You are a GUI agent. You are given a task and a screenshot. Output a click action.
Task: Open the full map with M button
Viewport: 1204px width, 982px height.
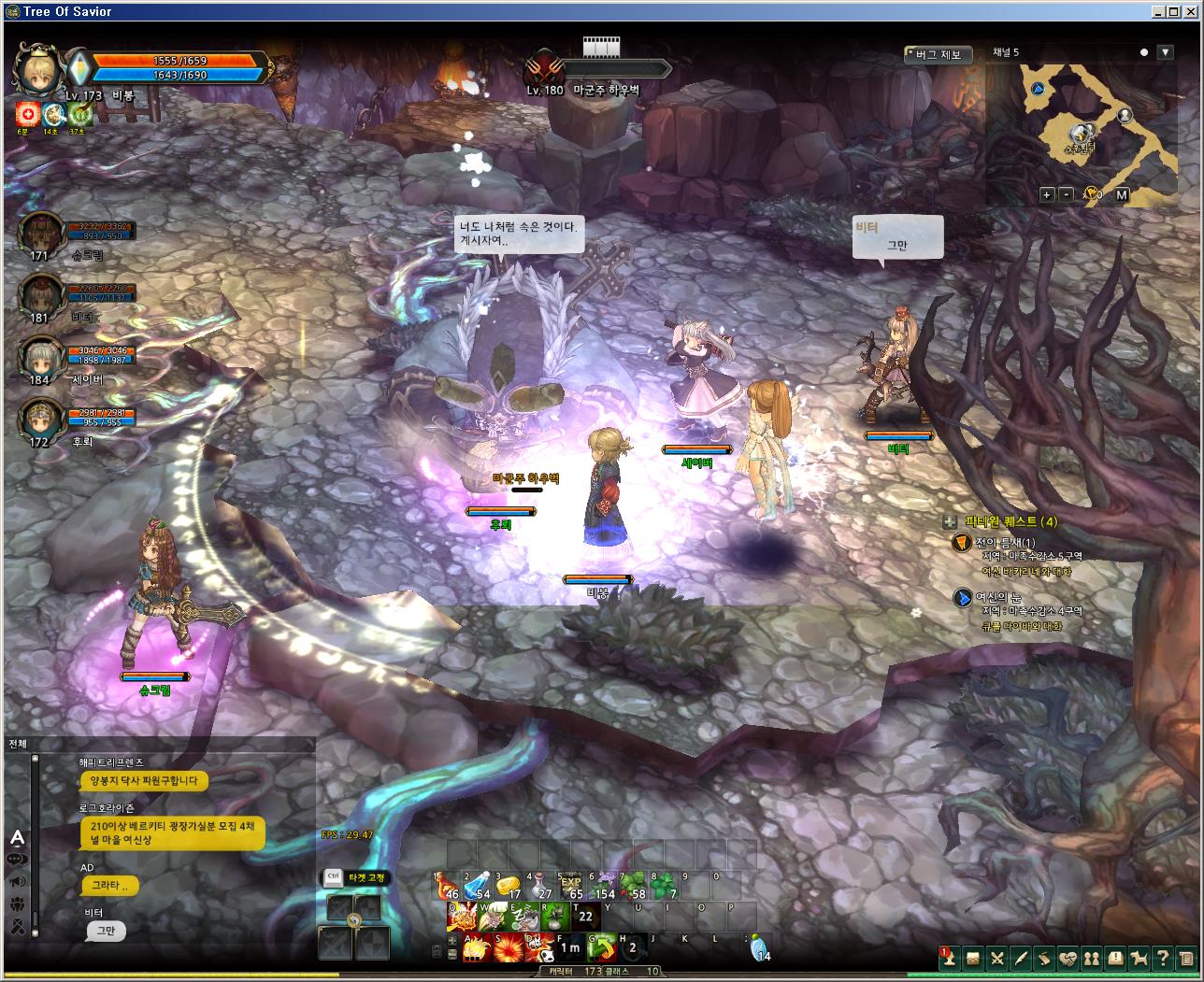coord(1122,194)
